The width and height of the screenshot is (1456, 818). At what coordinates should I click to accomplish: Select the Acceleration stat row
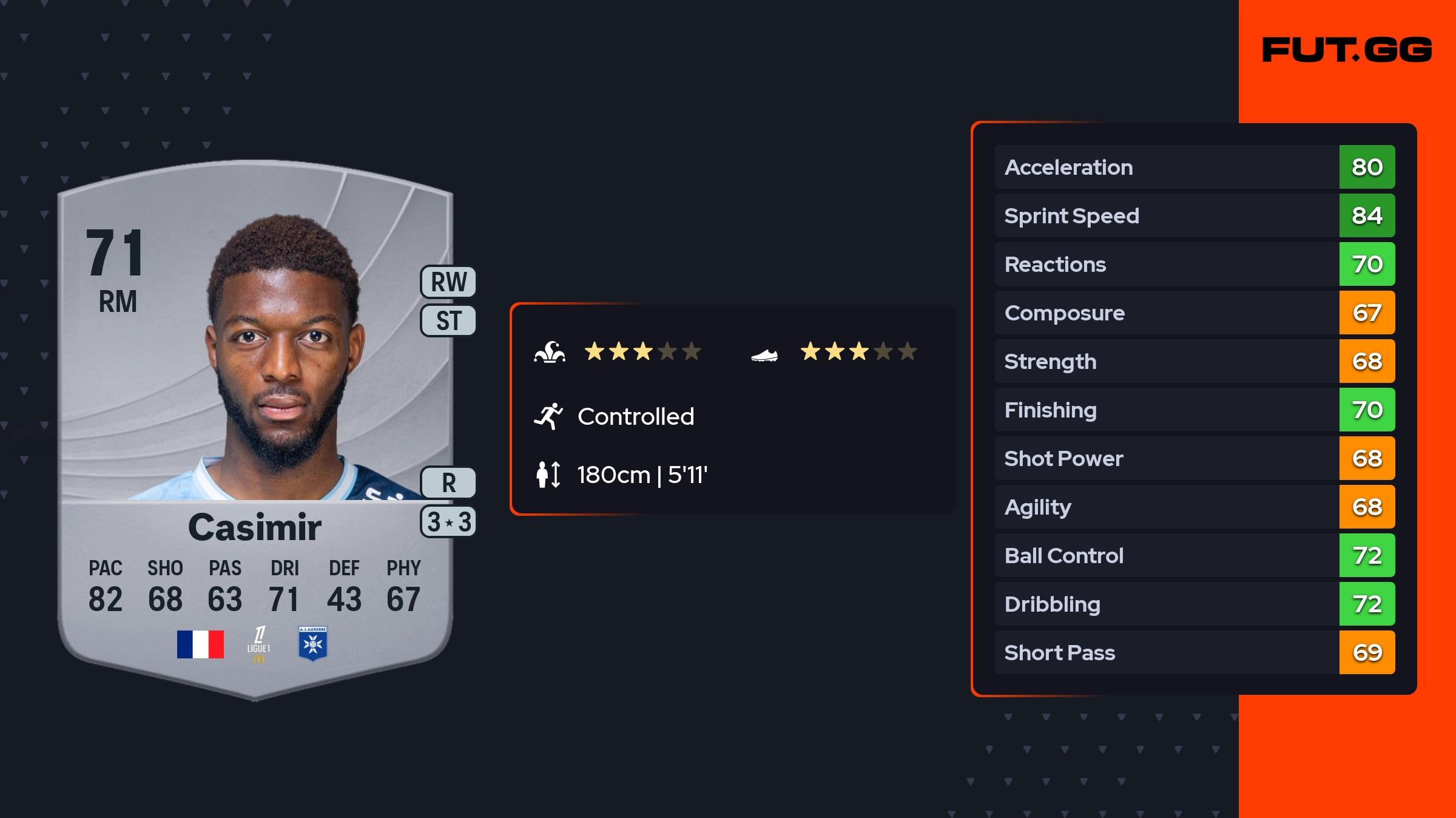pyautogui.click(x=1195, y=167)
